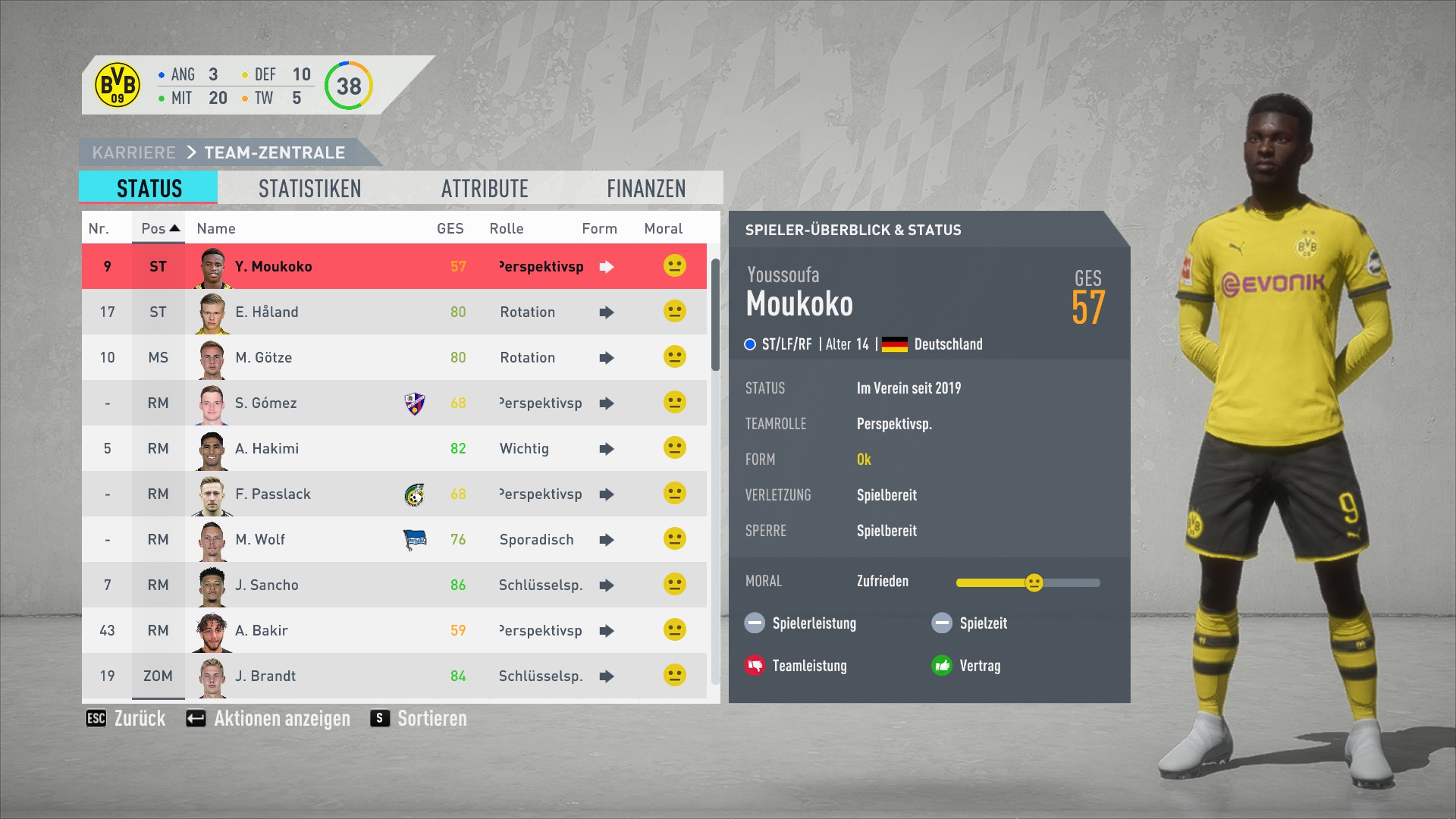1456x819 pixels.
Task: Sort the squad by Name header
Action: (216, 228)
